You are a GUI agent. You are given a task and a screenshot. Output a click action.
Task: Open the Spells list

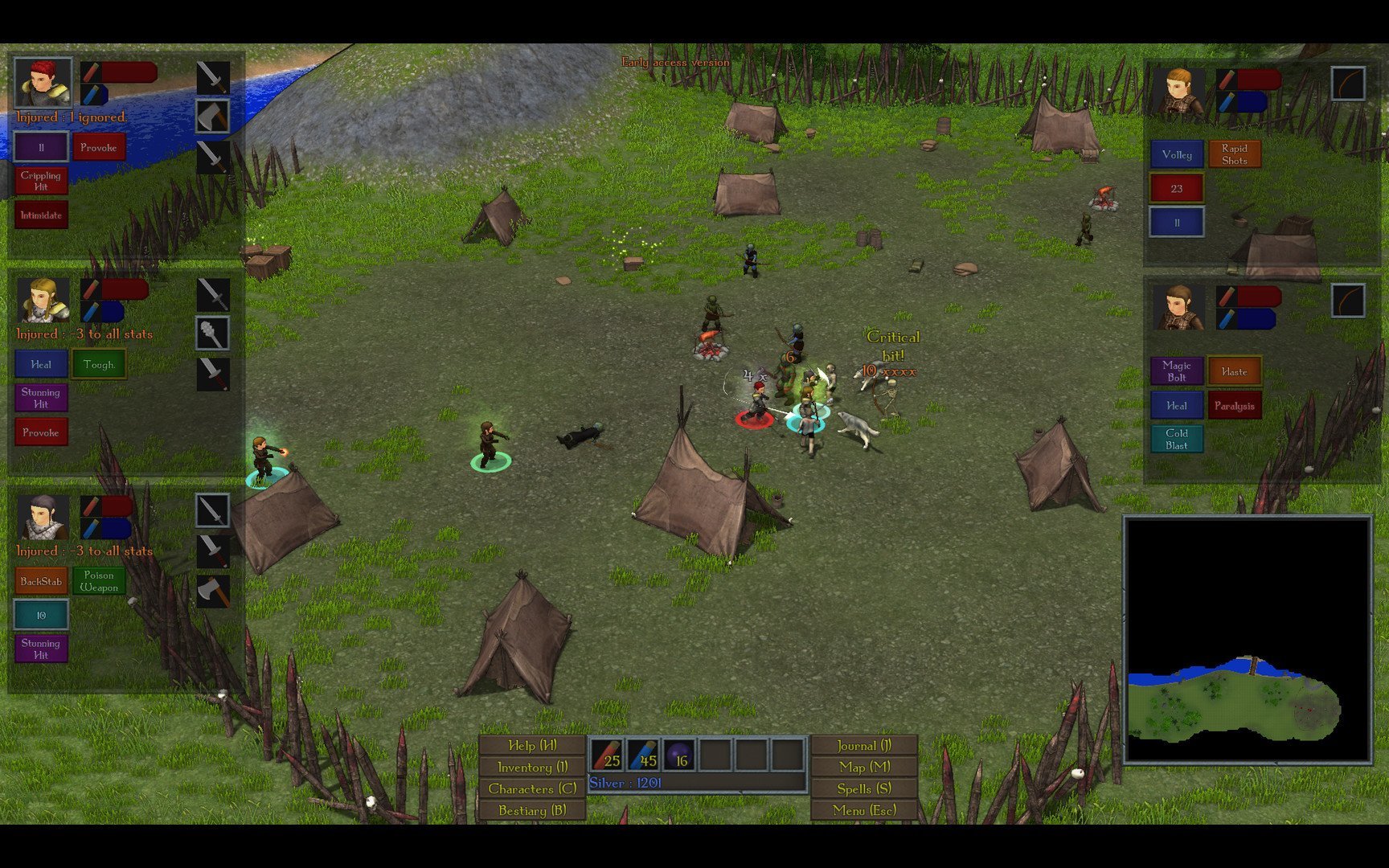[x=864, y=788]
